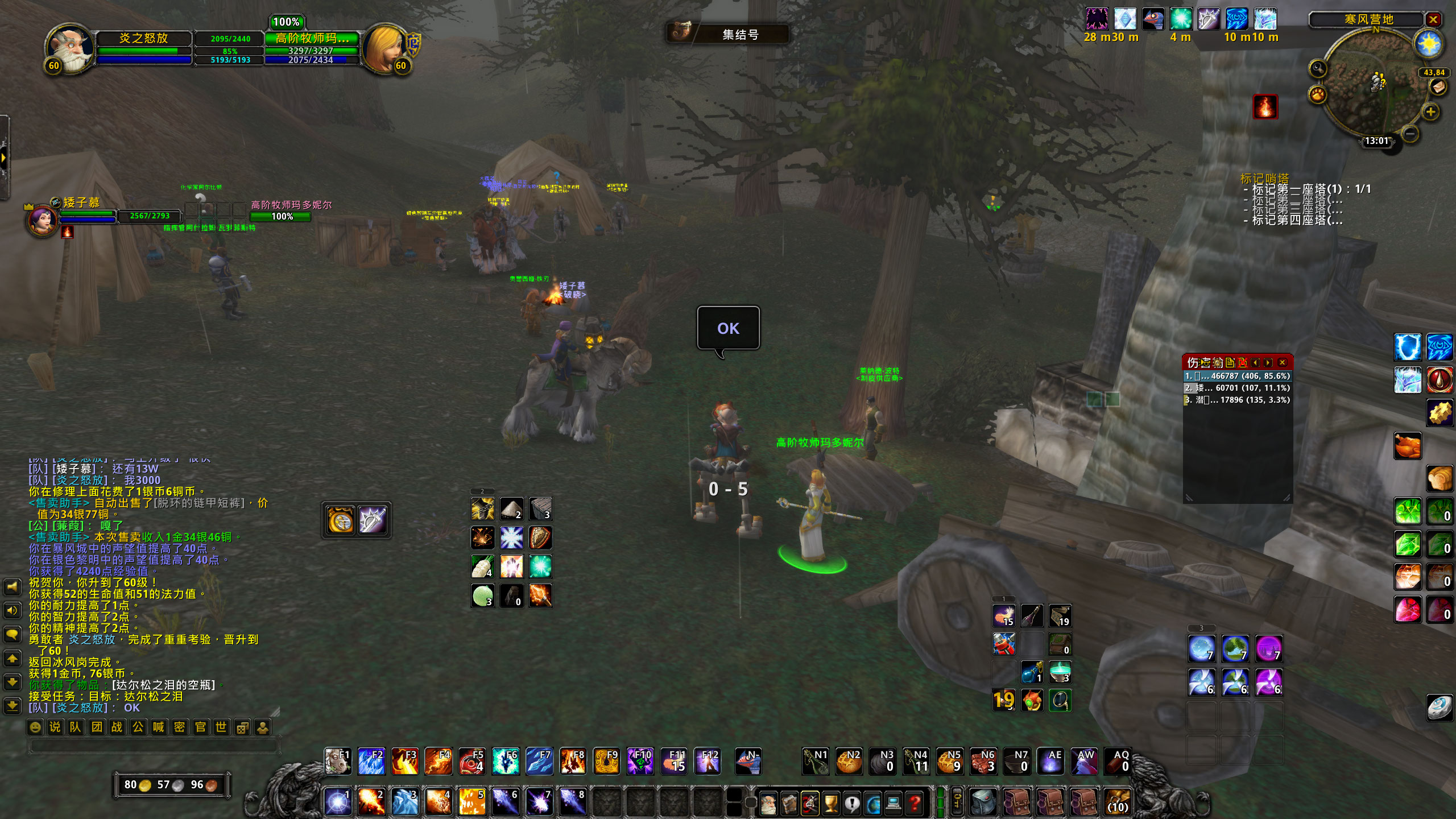Click the minimap zoom-out minus button

coord(1409,134)
